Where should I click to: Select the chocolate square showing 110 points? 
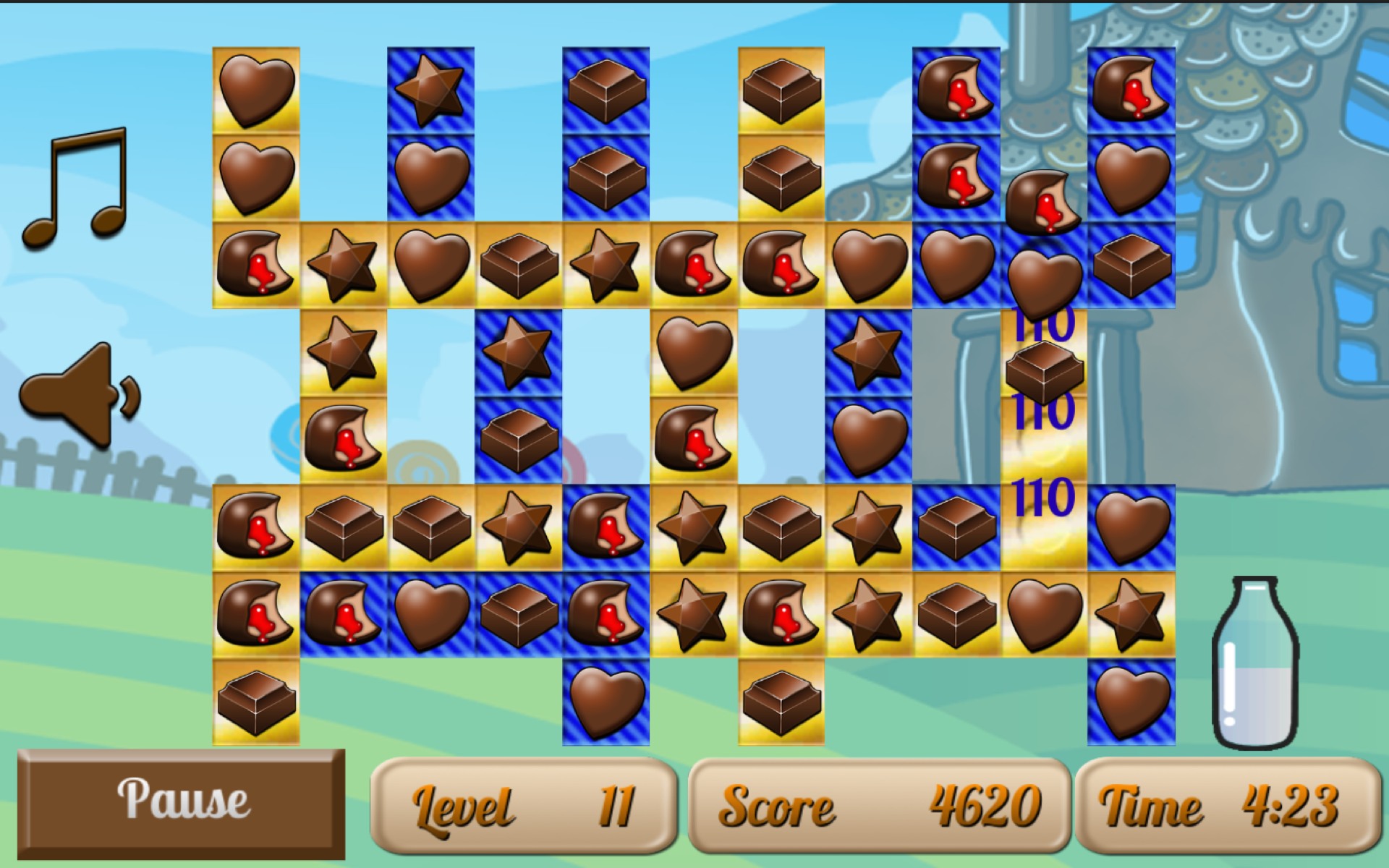tap(1044, 373)
